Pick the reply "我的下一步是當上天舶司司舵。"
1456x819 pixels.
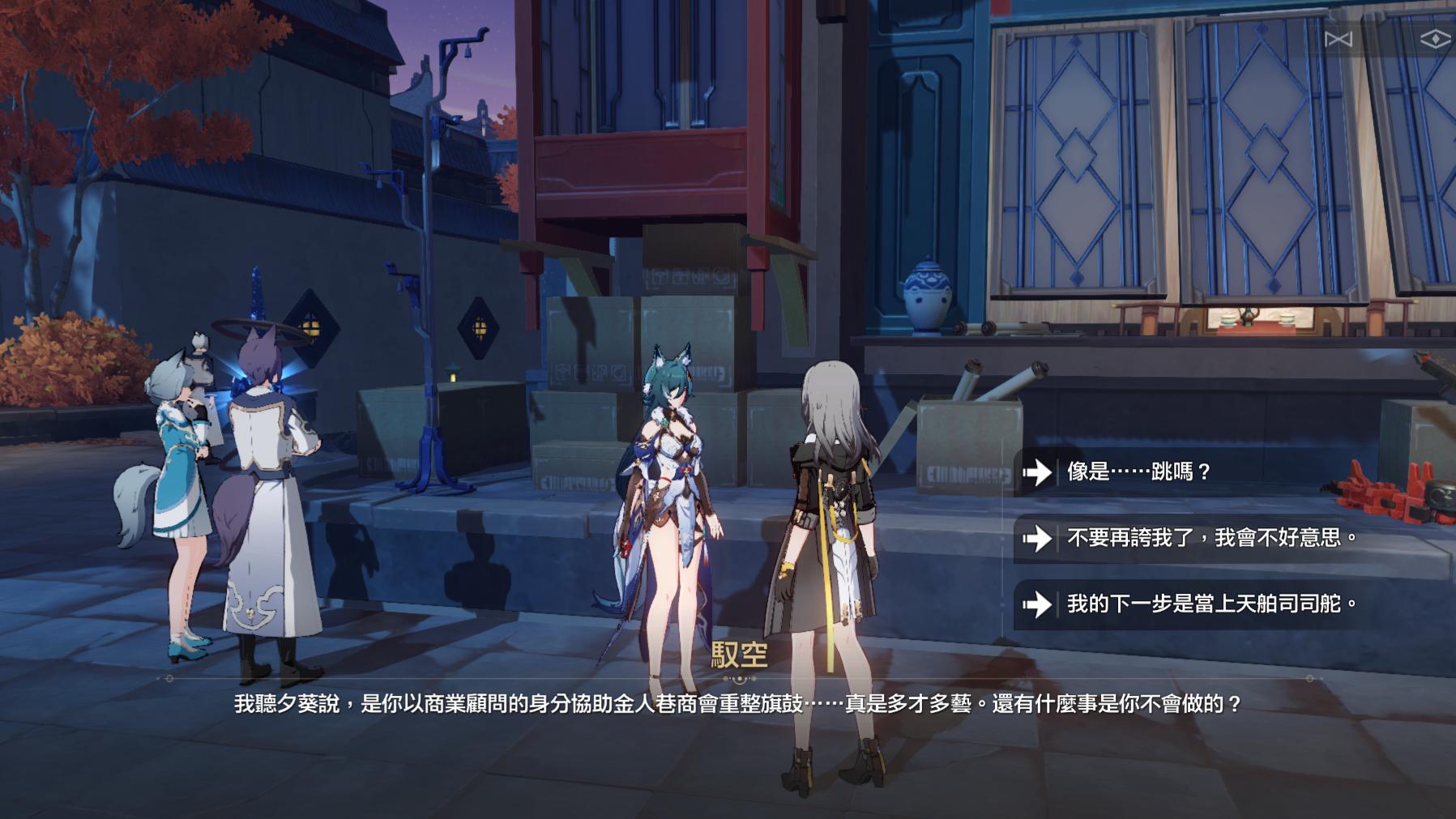click(1211, 604)
